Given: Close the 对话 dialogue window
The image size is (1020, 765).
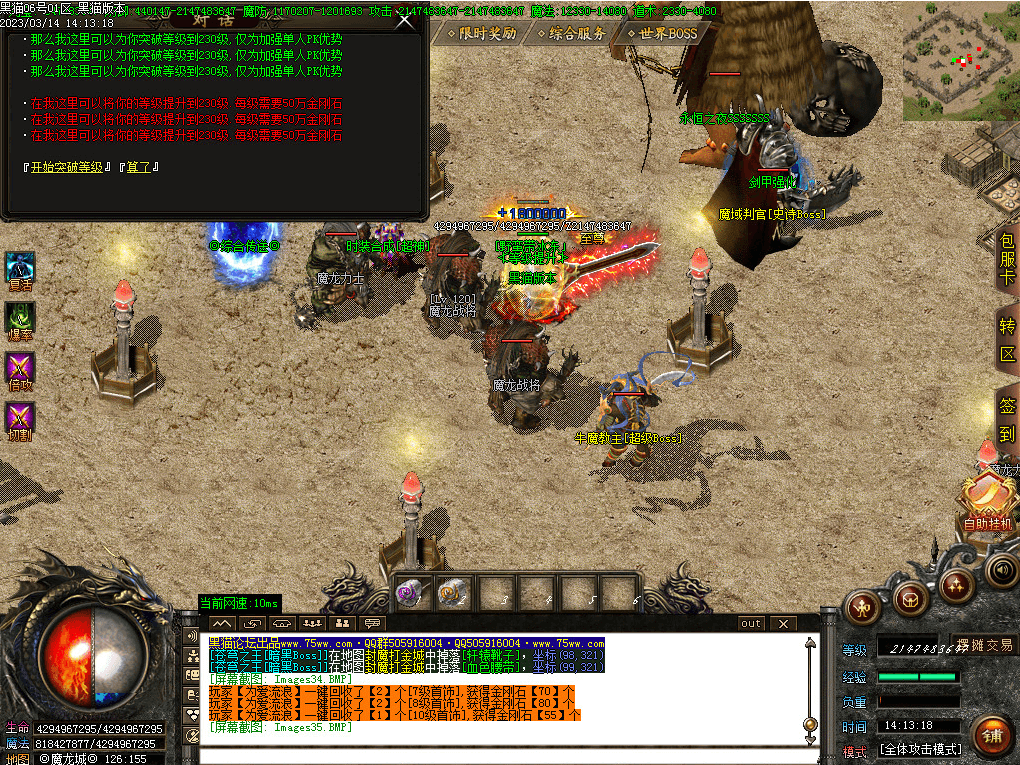Looking at the screenshot, I should coord(405,21).
